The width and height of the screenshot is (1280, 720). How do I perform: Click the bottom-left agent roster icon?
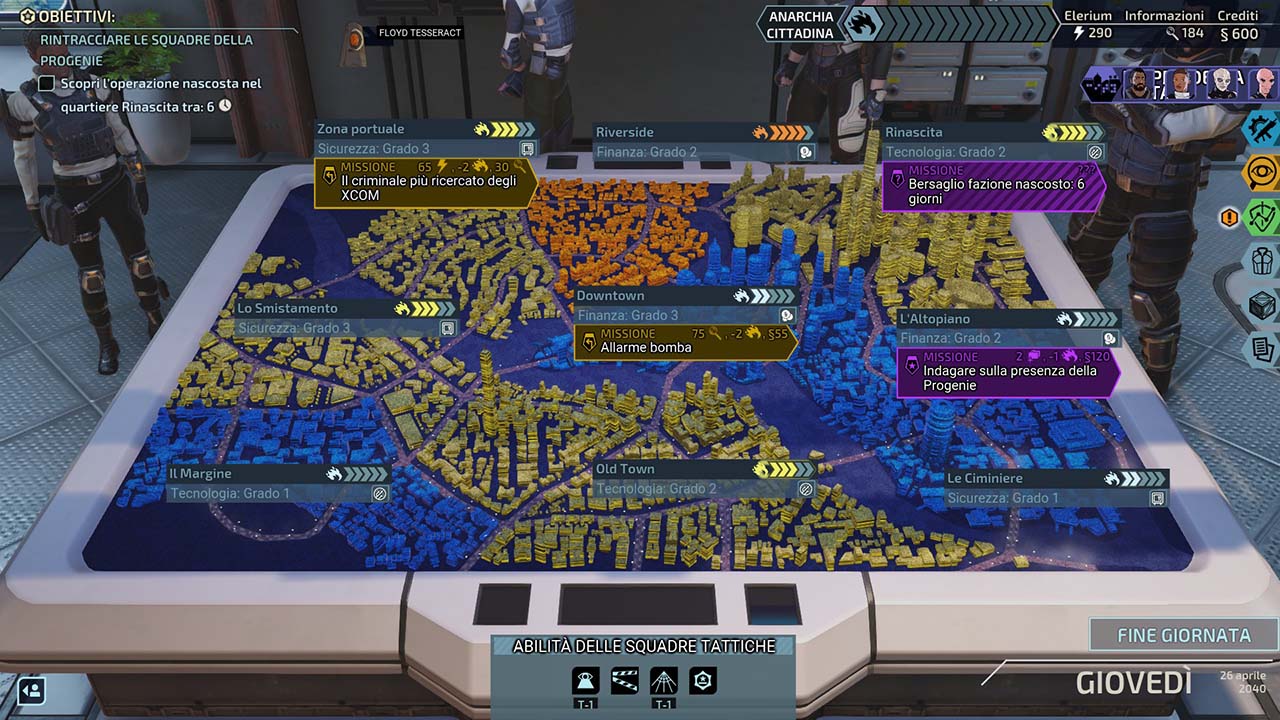31,690
